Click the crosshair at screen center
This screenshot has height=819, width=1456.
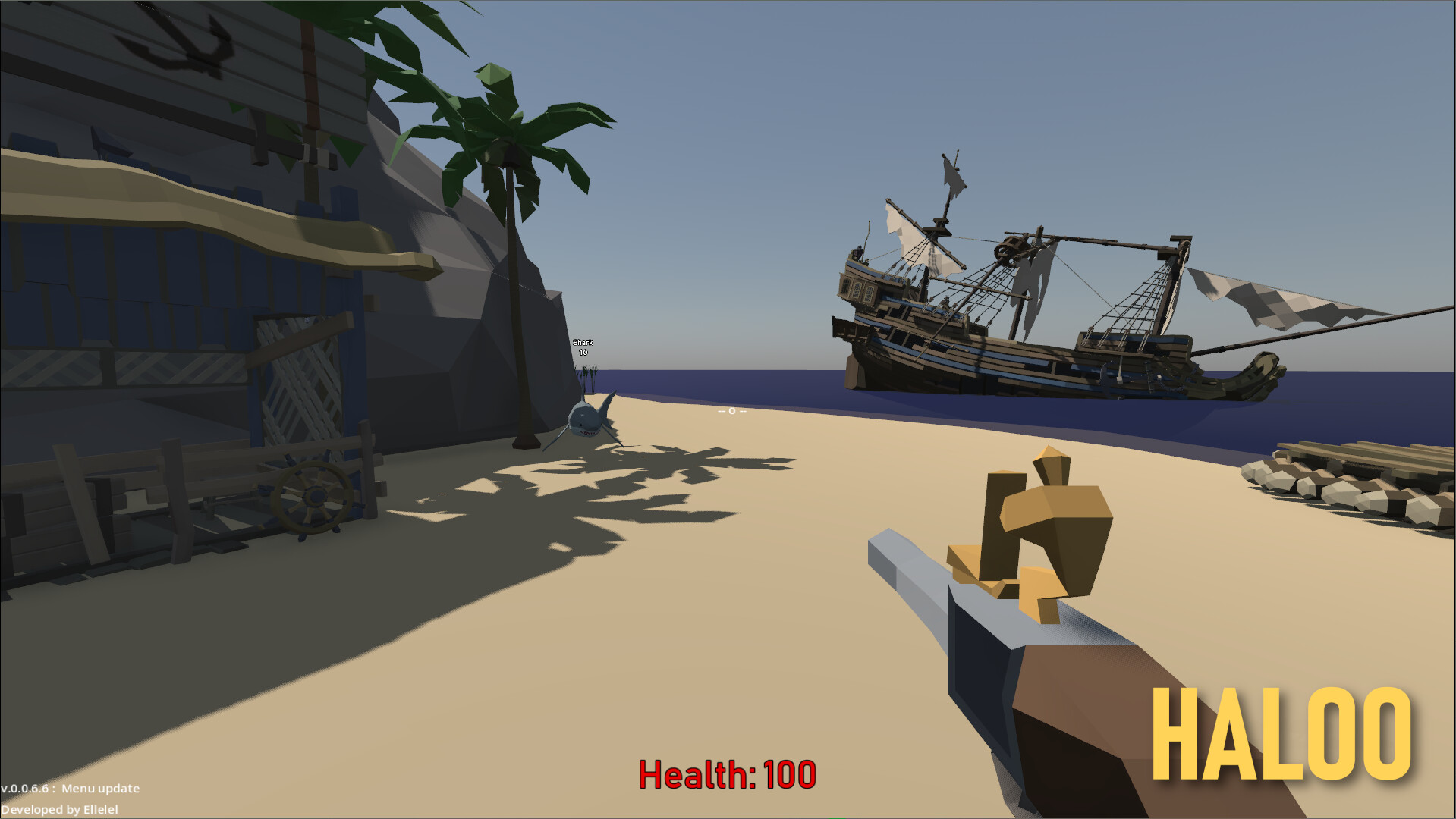(x=731, y=409)
